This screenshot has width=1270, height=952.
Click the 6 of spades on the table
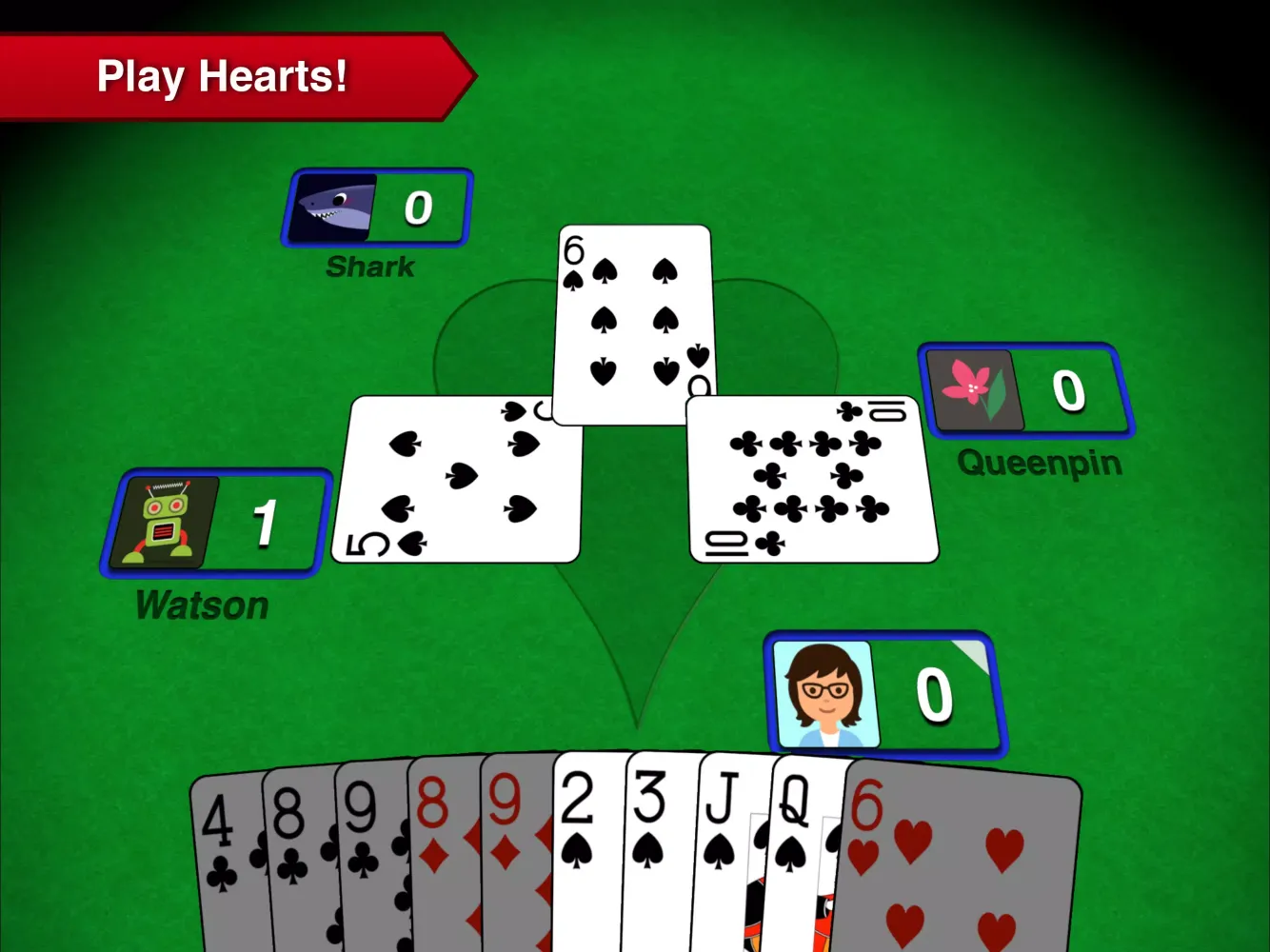633,324
